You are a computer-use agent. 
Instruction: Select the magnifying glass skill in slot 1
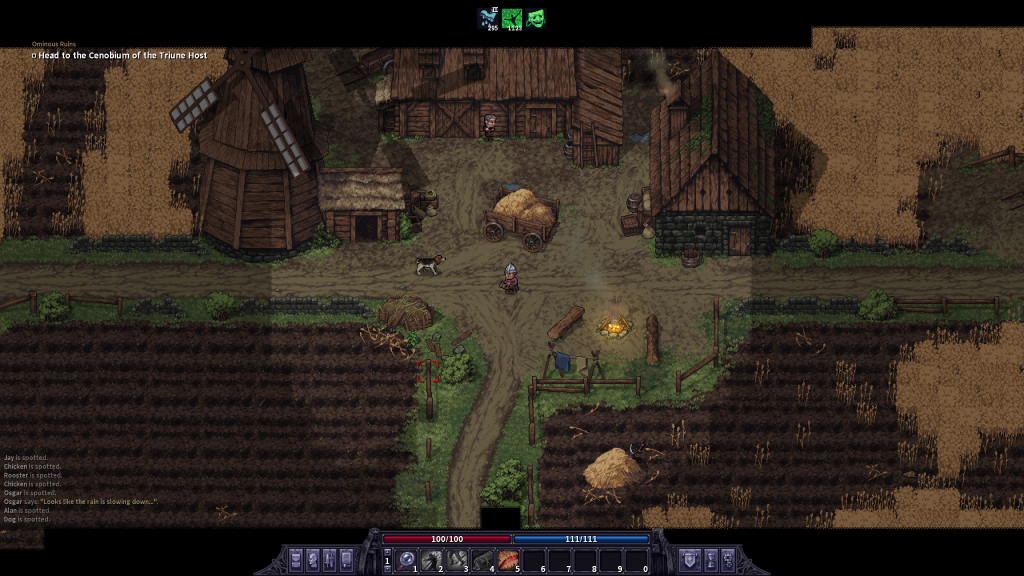click(407, 559)
